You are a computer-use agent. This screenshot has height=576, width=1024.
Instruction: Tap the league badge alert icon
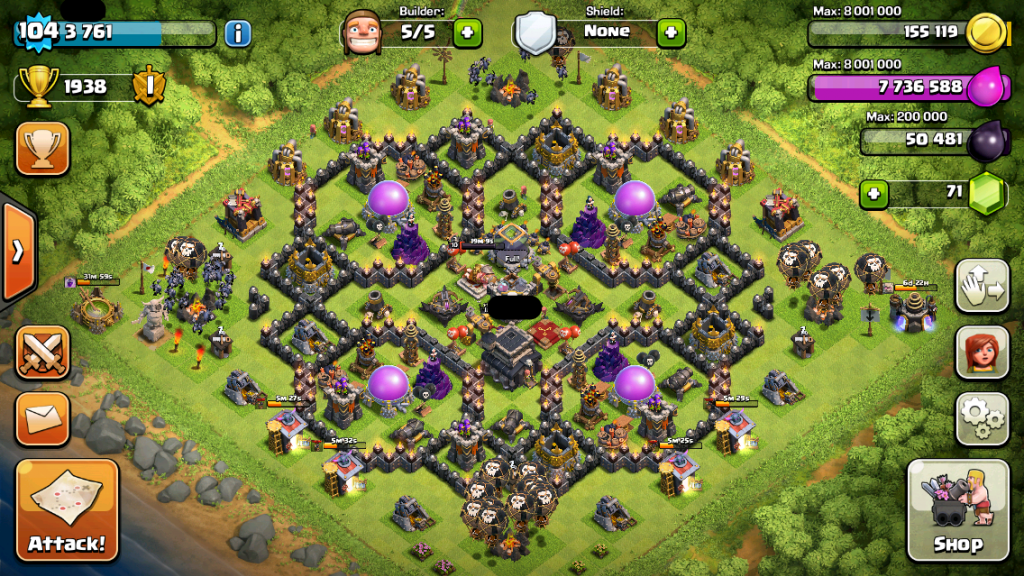coord(148,87)
